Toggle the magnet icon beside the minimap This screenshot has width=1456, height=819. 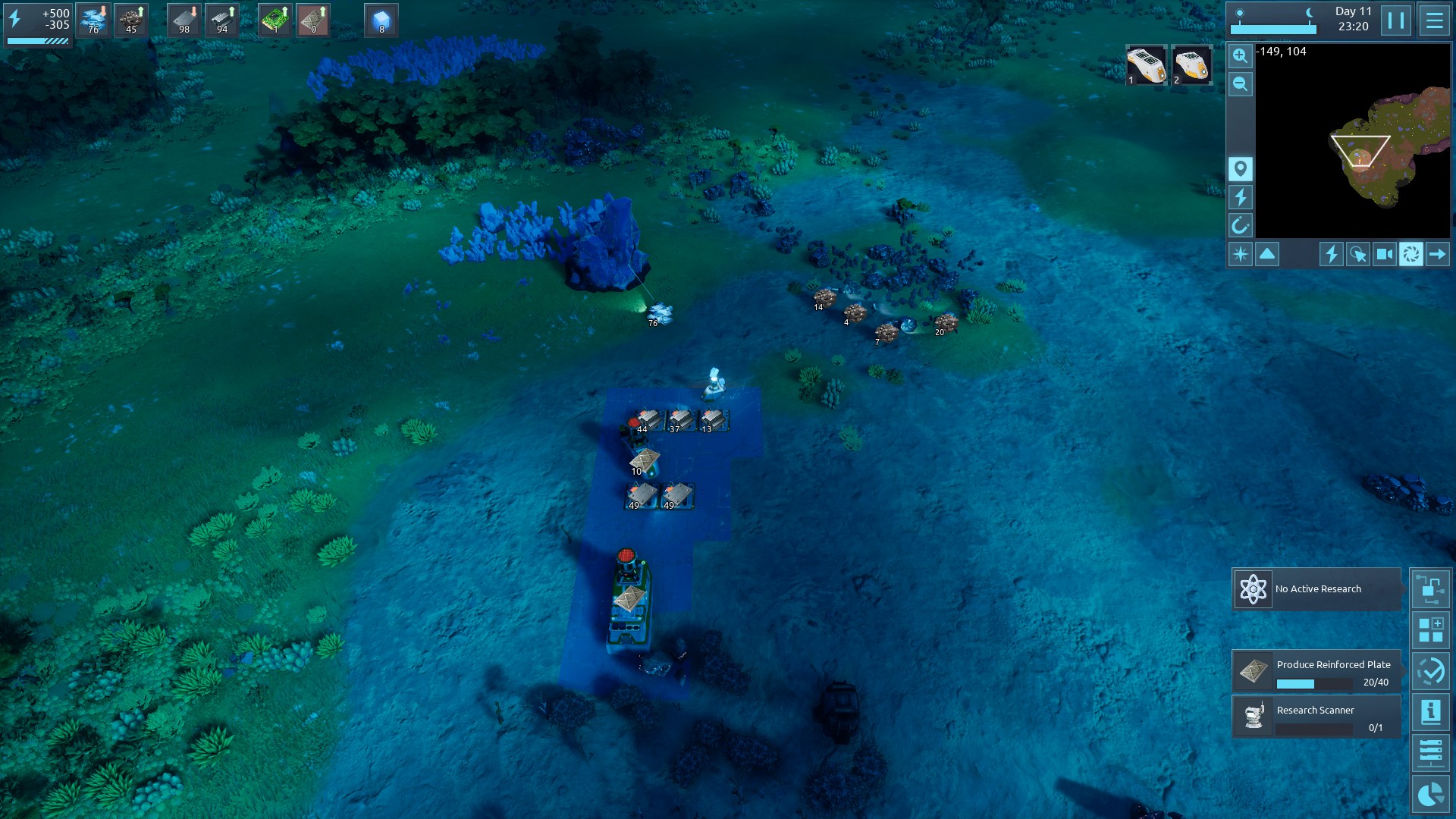coord(1240,225)
